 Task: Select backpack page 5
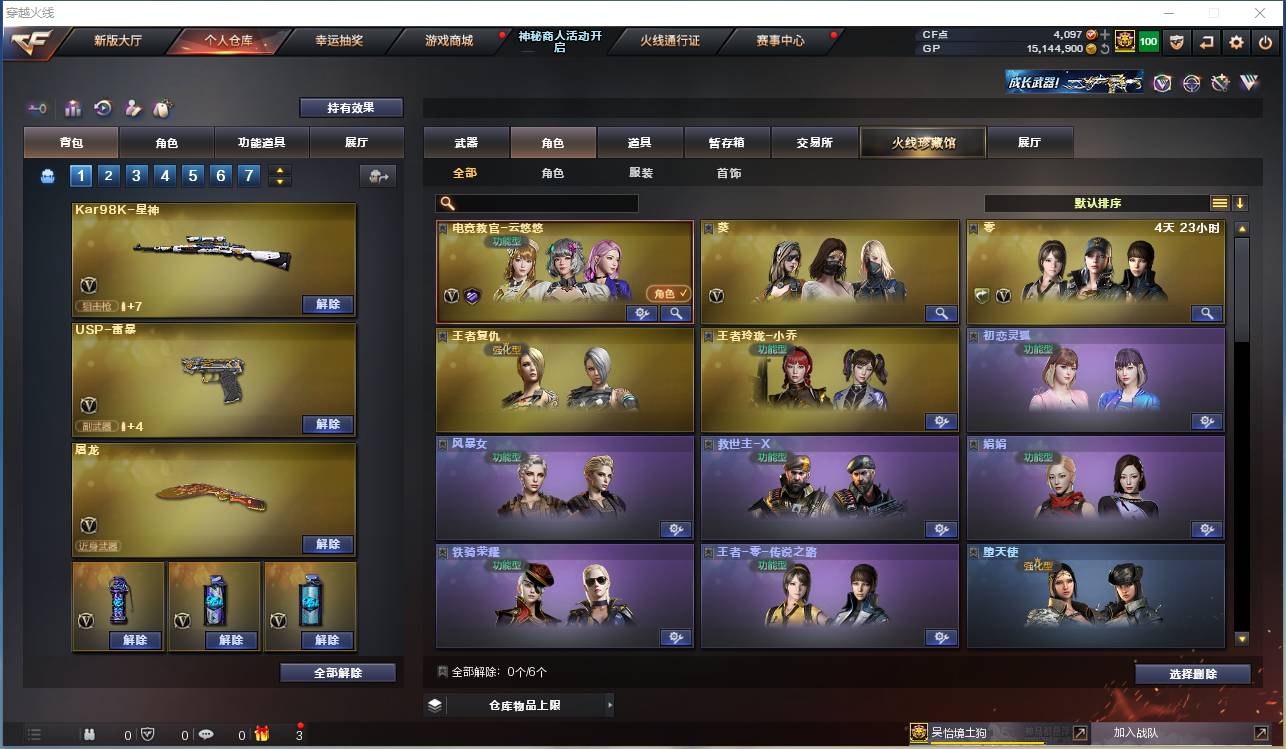coord(191,176)
